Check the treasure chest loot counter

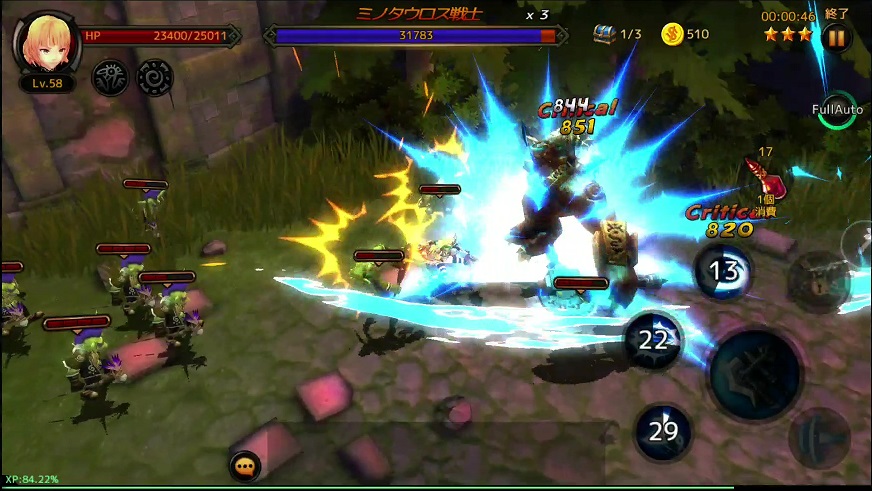pos(616,34)
